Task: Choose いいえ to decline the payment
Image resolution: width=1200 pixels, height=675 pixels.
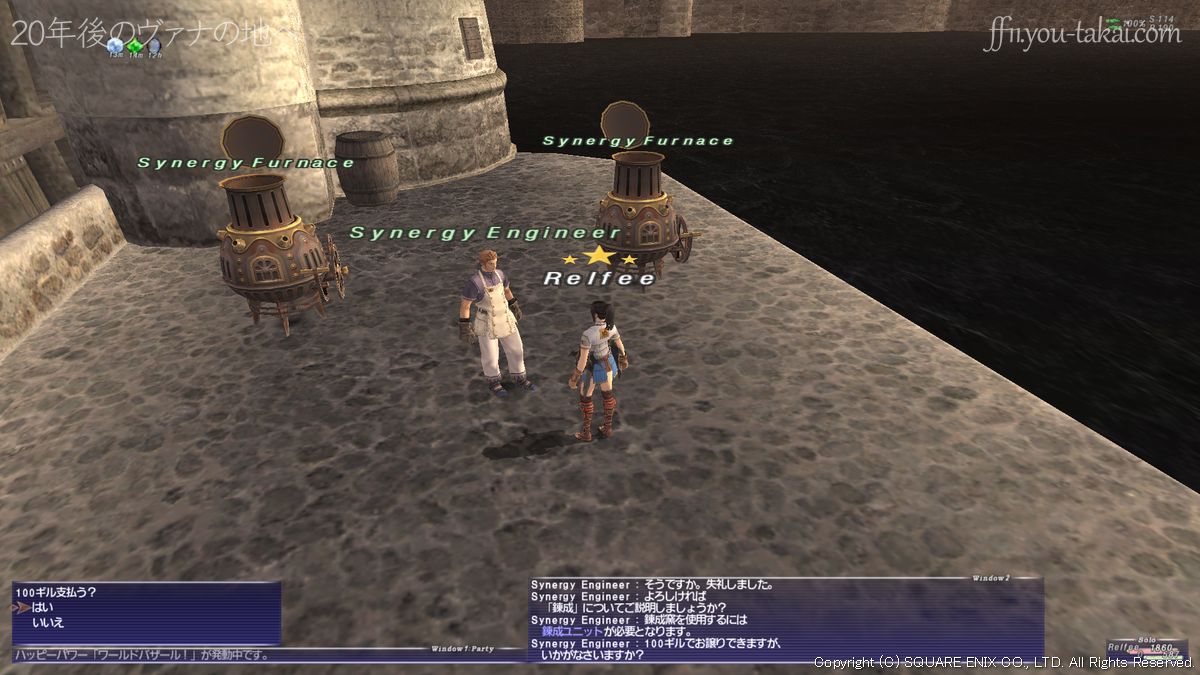Action: click(48, 622)
